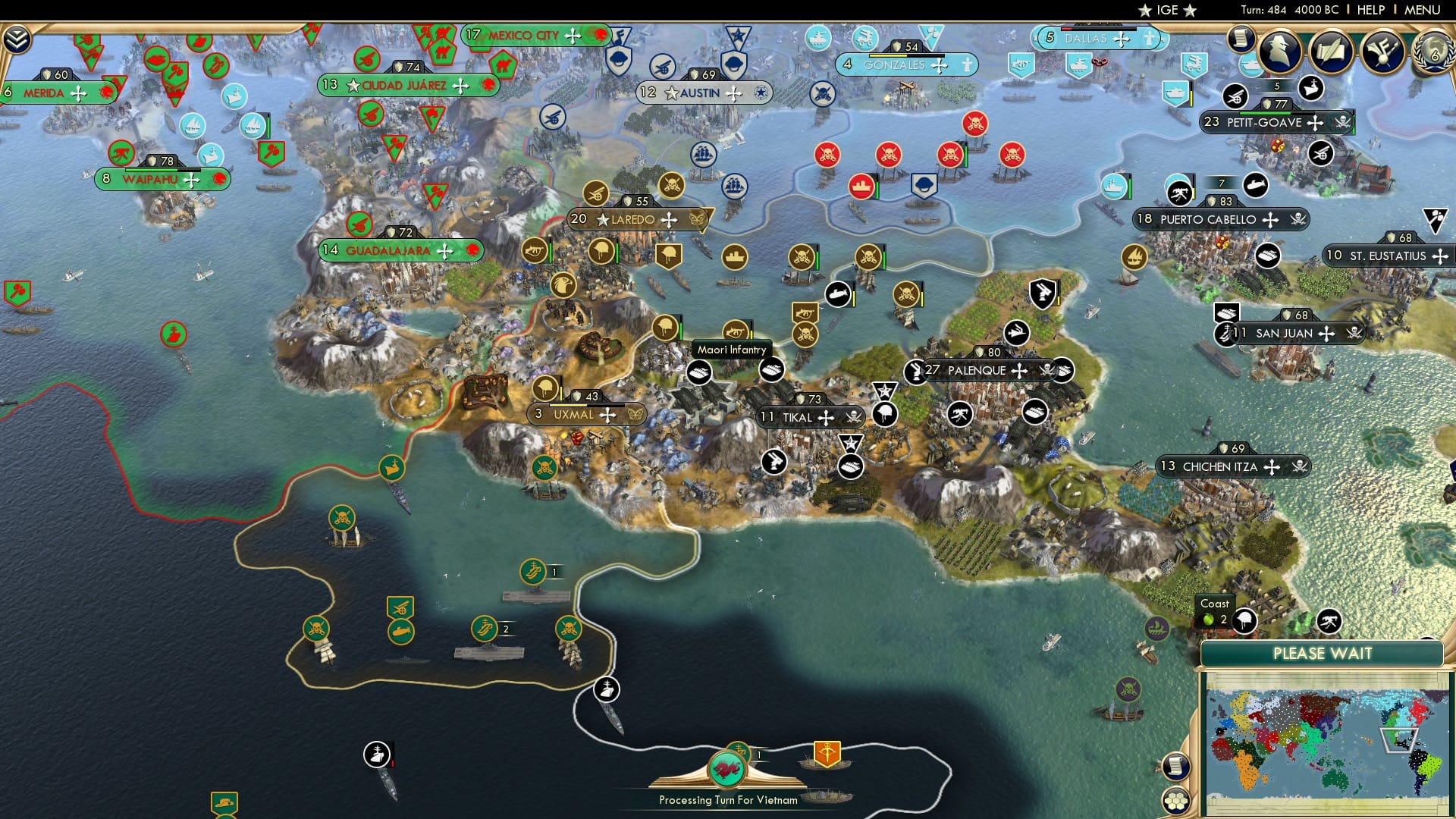Open the Culture overview icon
This screenshot has width=1456, height=819.
1385,49
